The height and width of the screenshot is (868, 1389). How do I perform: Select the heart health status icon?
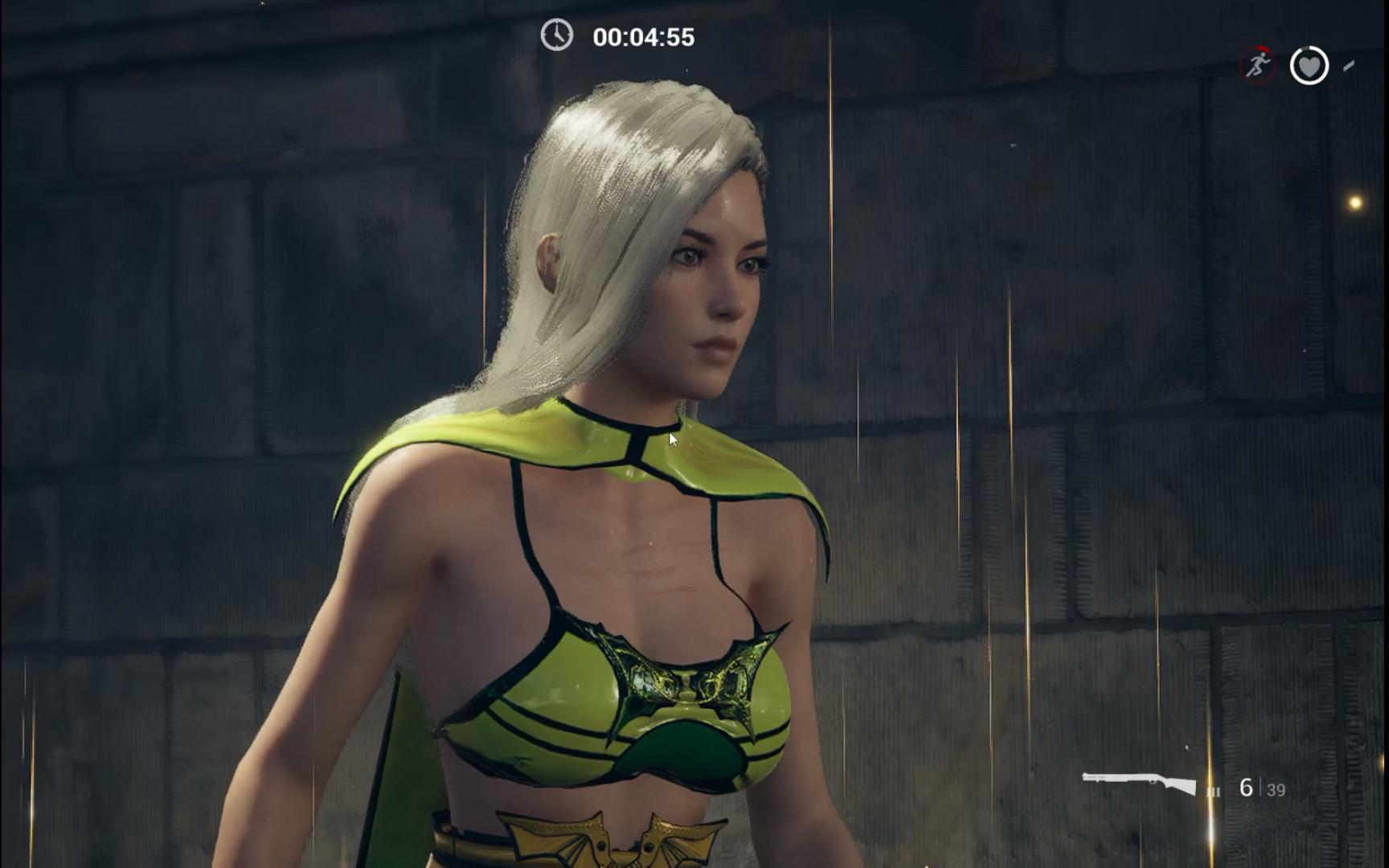[x=1309, y=65]
